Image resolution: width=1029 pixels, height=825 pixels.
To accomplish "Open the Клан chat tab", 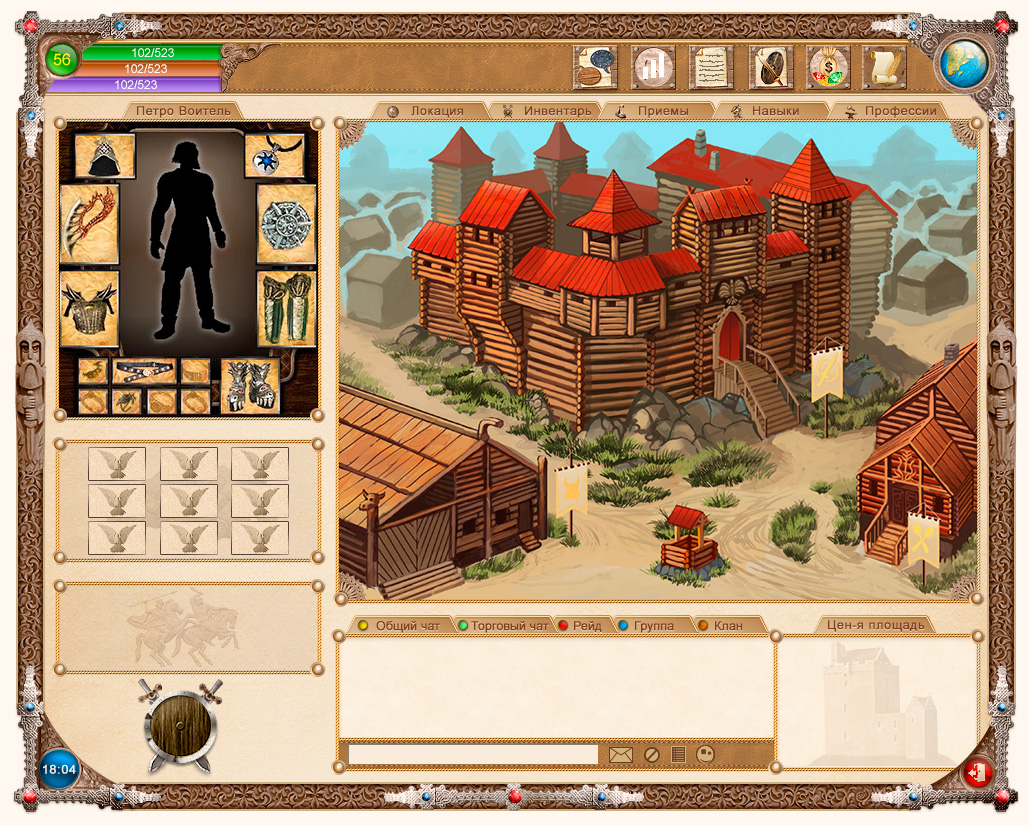I will click(x=727, y=626).
